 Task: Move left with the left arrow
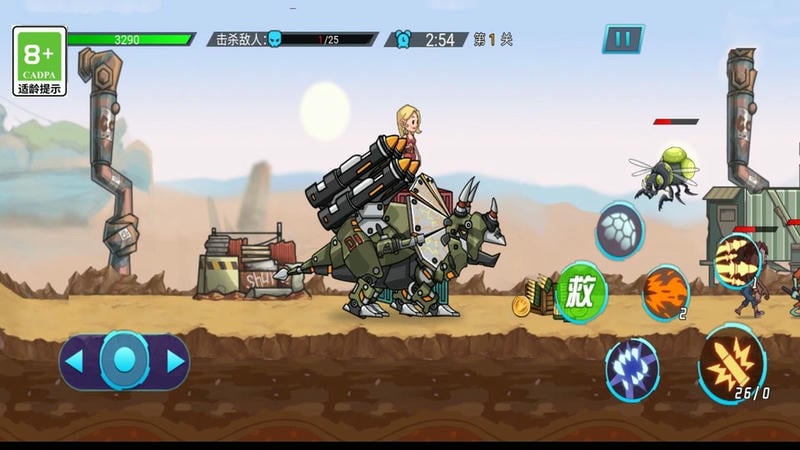[77, 360]
